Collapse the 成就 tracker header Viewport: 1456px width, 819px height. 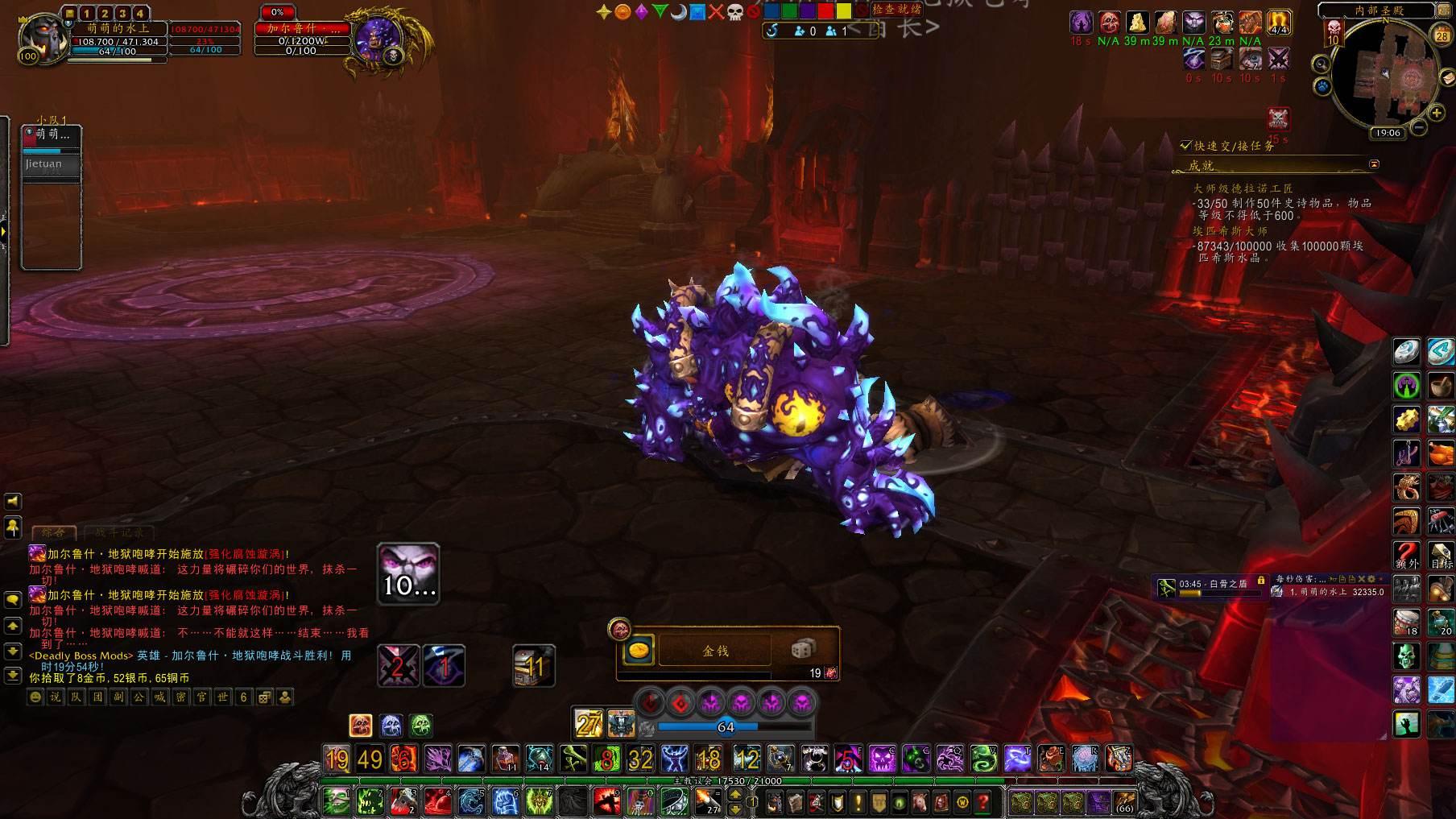click(1374, 164)
